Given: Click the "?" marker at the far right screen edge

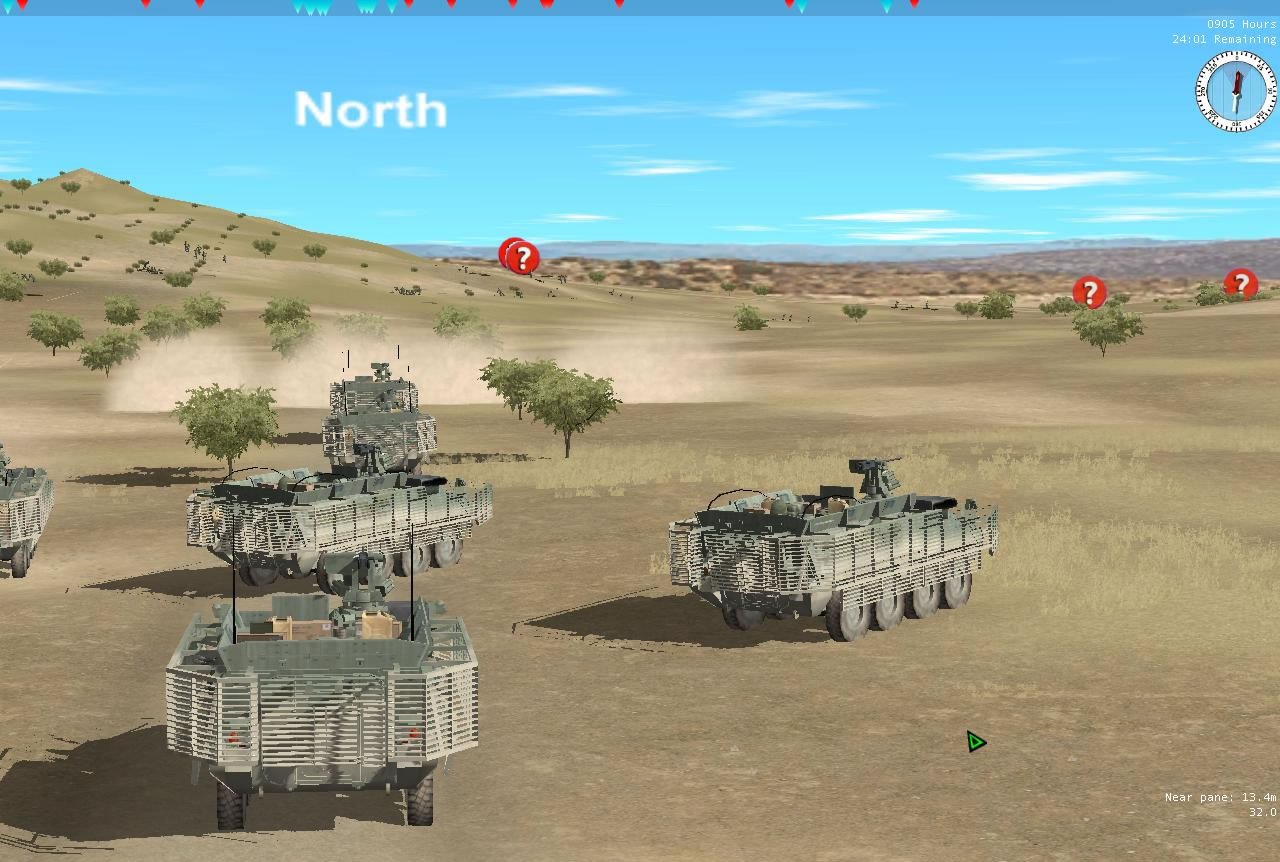Looking at the screenshot, I should pyautogui.click(x=1241, y=286).
